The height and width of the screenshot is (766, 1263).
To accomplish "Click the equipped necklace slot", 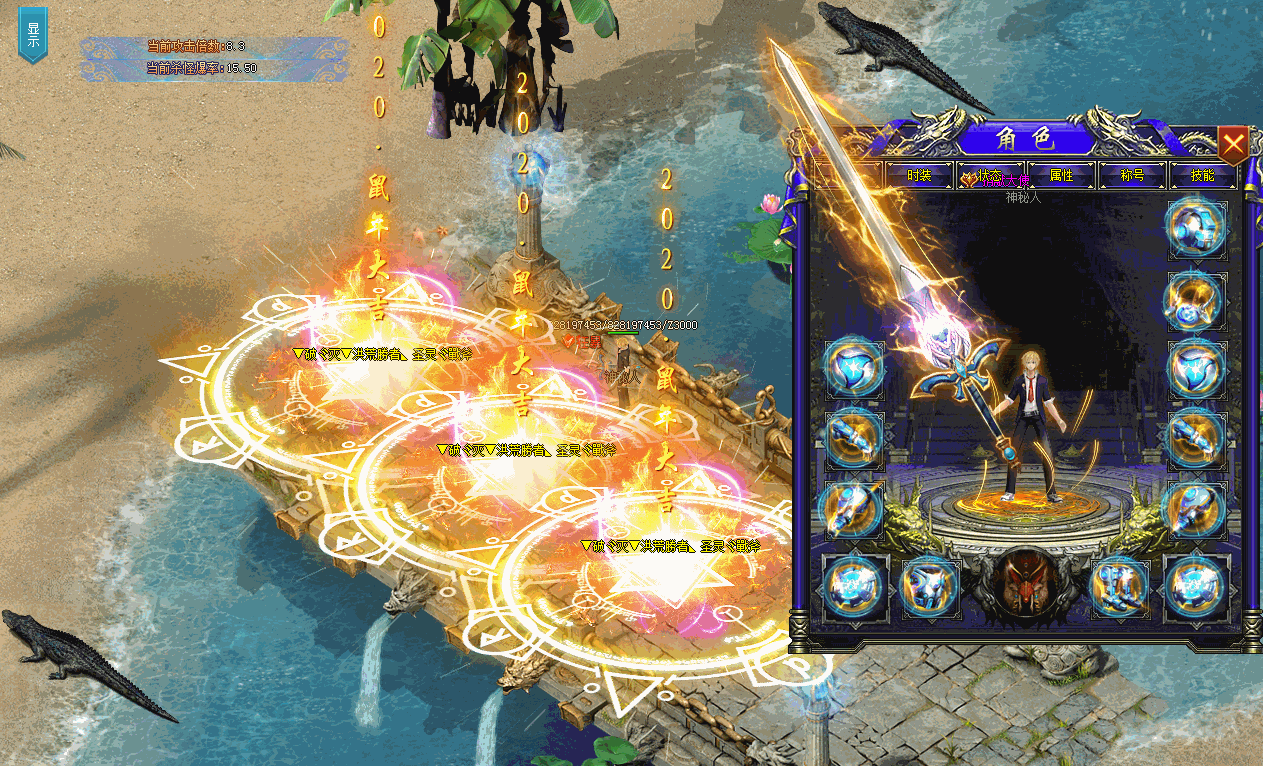I will tap(1196, 299).
